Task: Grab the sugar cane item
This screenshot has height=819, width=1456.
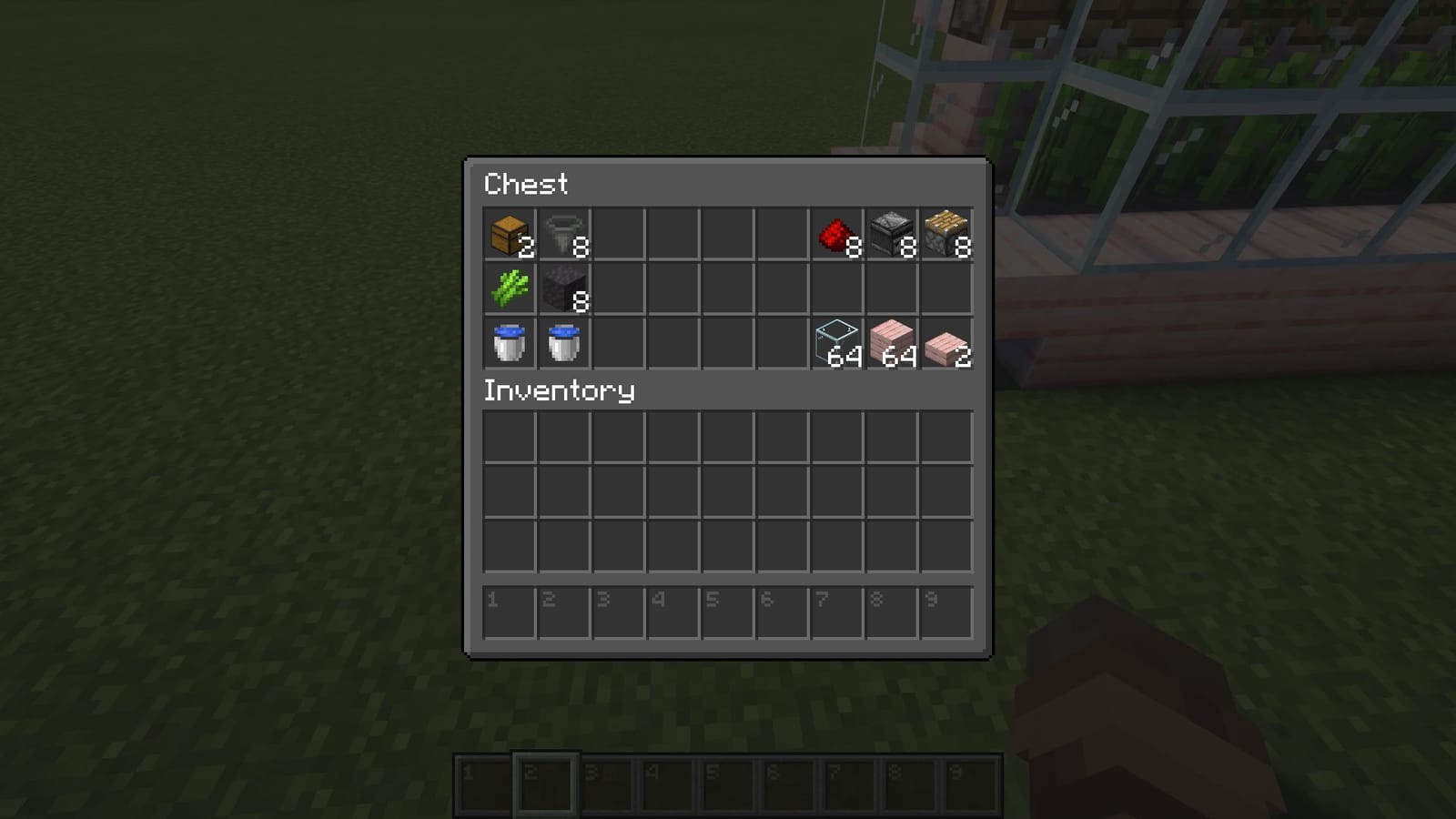Action: pos(510,289)
